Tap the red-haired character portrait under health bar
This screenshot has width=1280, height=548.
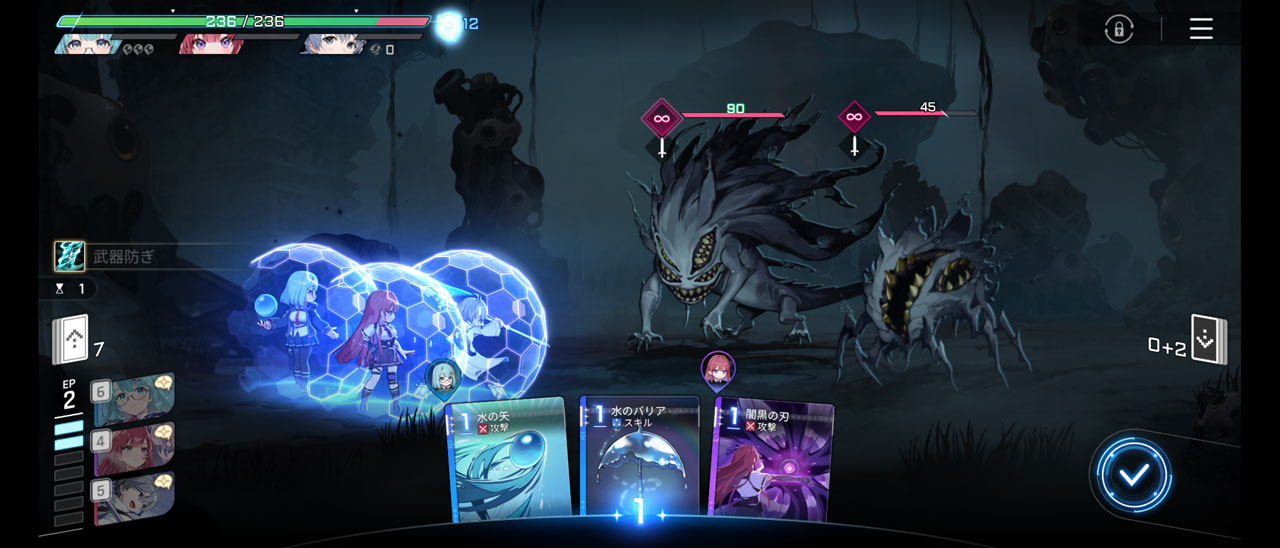coord(211,44)
